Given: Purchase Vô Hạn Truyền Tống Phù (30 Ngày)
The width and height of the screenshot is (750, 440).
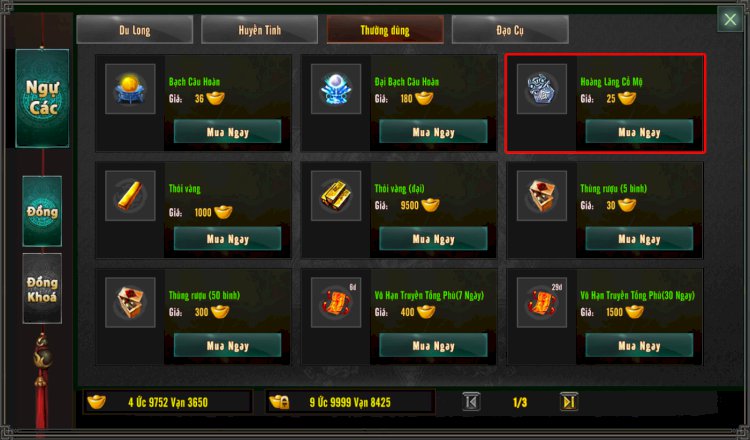Looking at the screenshot, I should point(639,346).
